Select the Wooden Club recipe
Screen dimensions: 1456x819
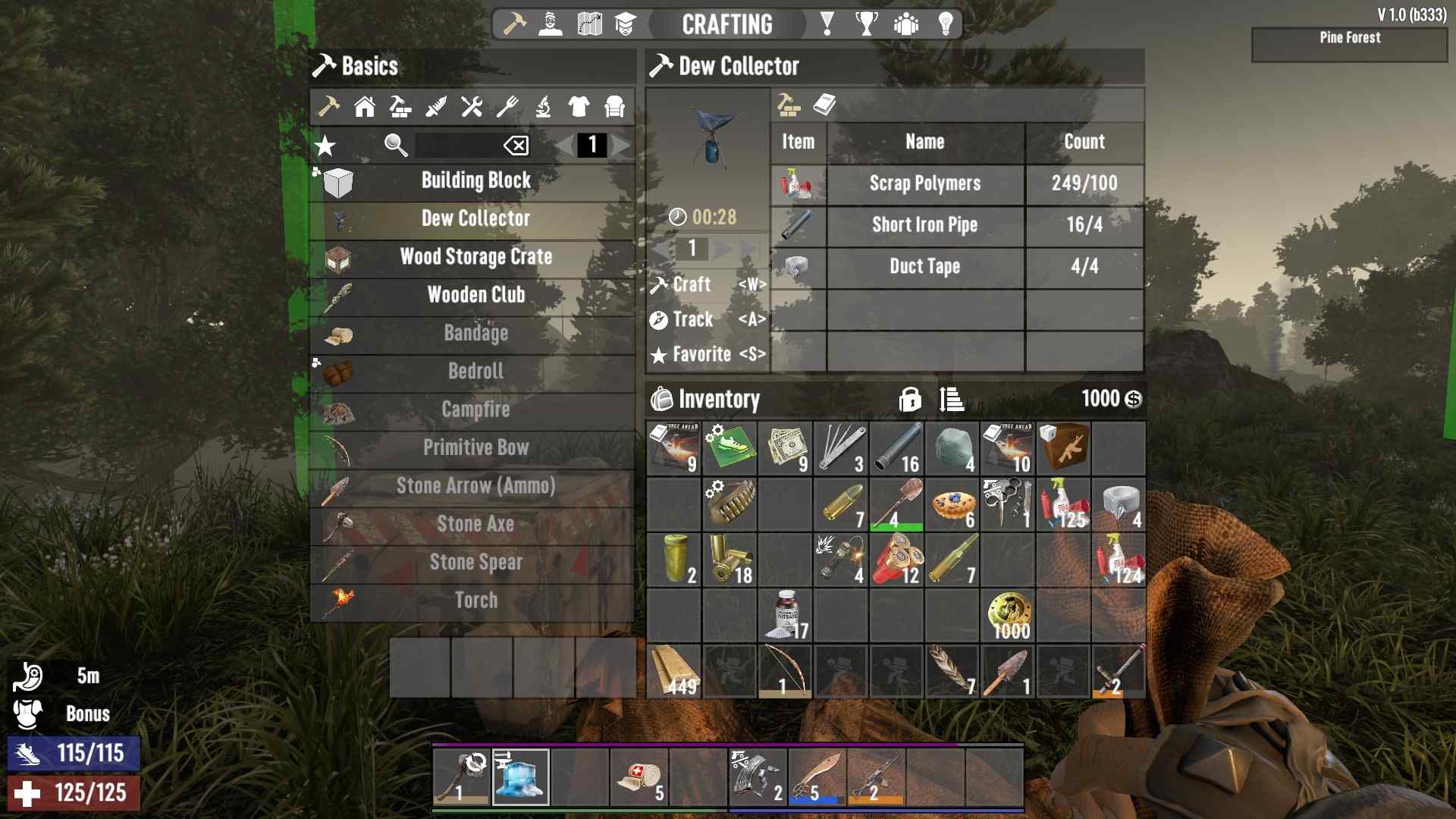477,296
